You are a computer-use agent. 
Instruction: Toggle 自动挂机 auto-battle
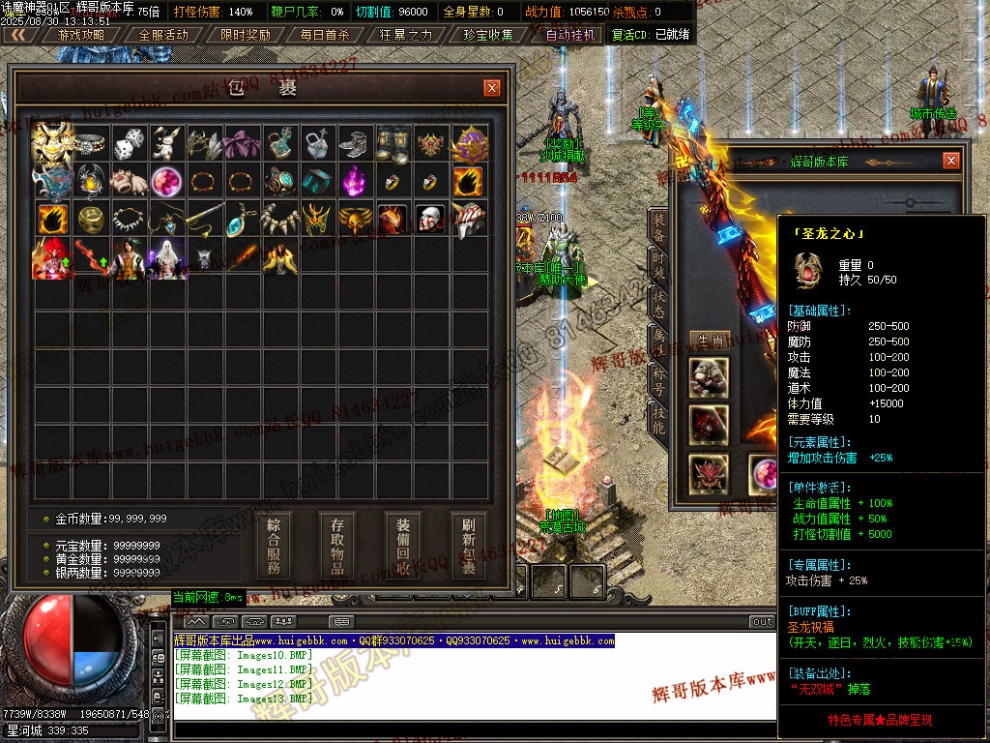coord(570,34)
